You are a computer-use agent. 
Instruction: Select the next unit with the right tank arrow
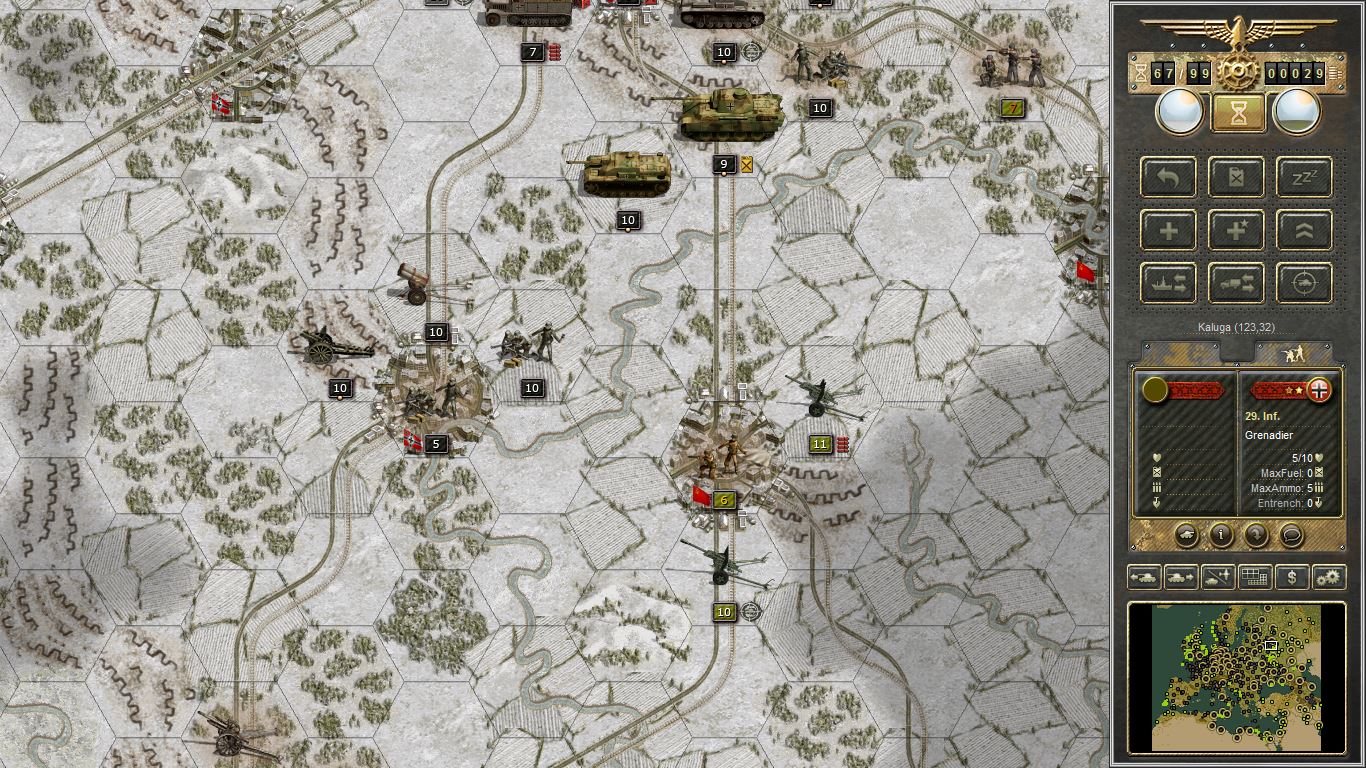tap(1180, 577)
